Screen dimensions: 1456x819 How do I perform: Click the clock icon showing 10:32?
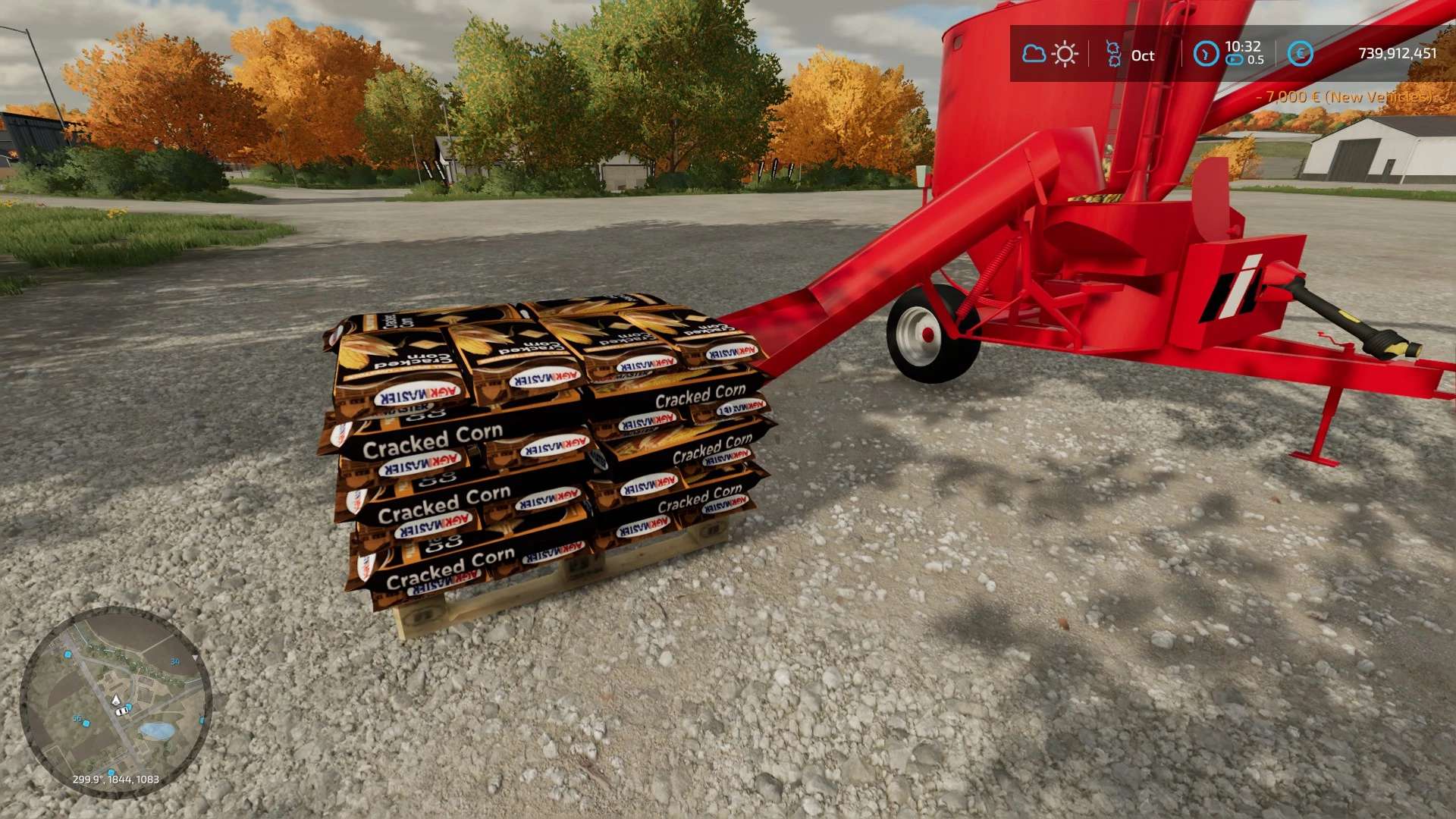pos(1208,52)
